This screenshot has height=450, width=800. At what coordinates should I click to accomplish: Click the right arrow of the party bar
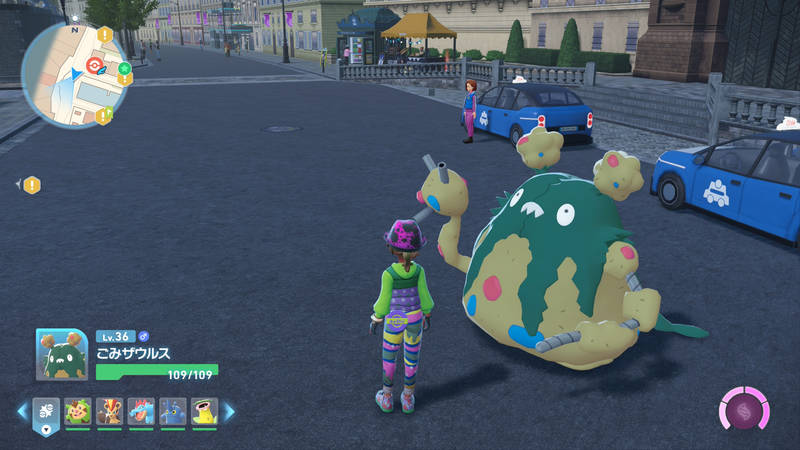[x=229, y=411]
